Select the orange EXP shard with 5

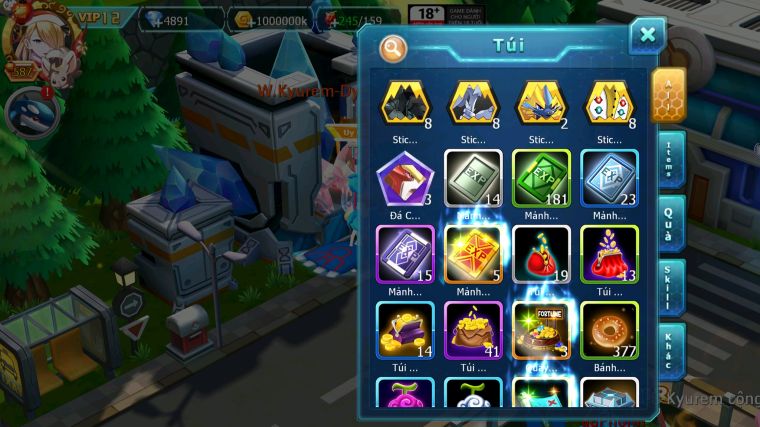point(472,254)
